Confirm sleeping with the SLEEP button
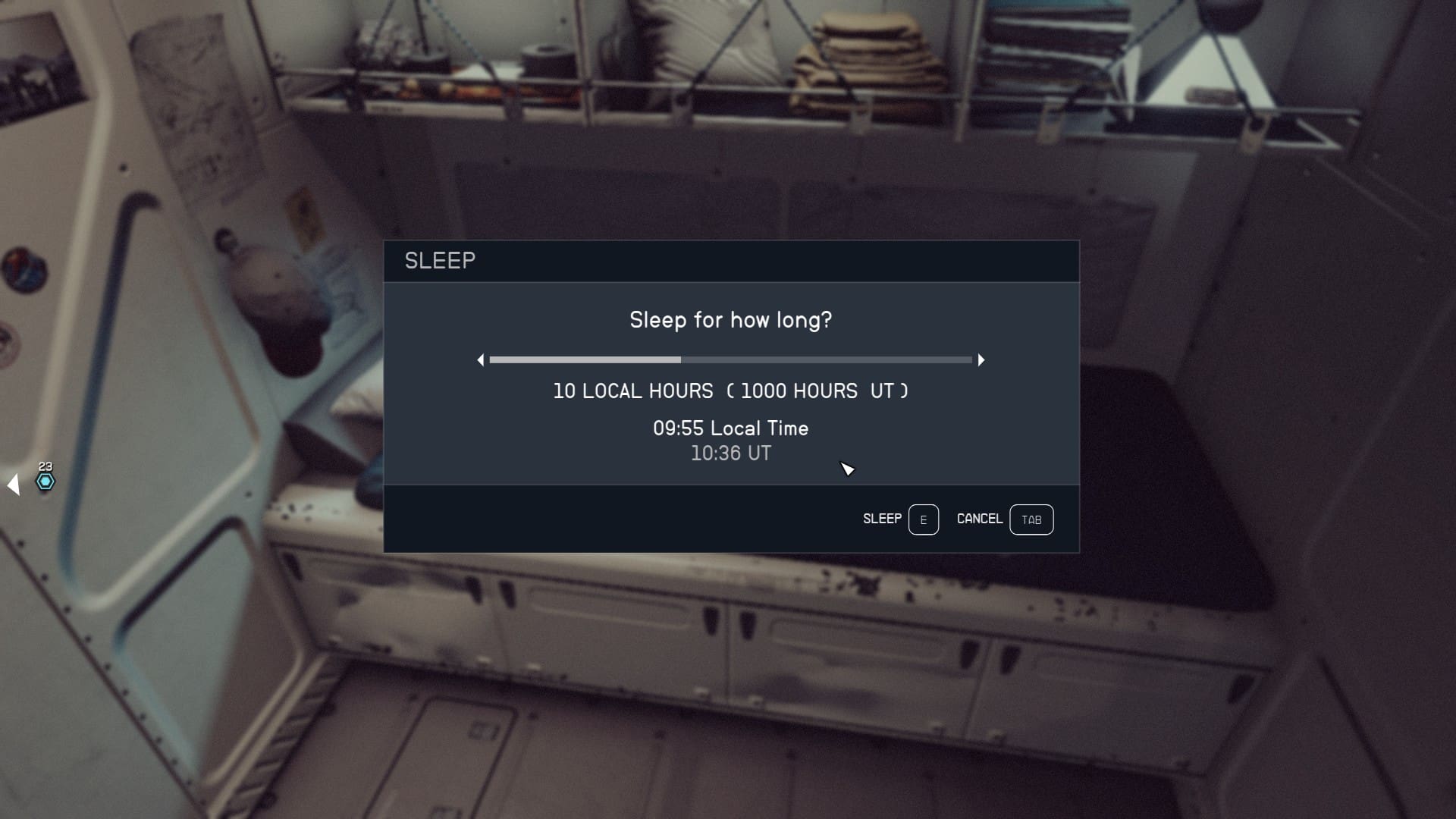This screenshot has width=1456, height=819. 900,519
